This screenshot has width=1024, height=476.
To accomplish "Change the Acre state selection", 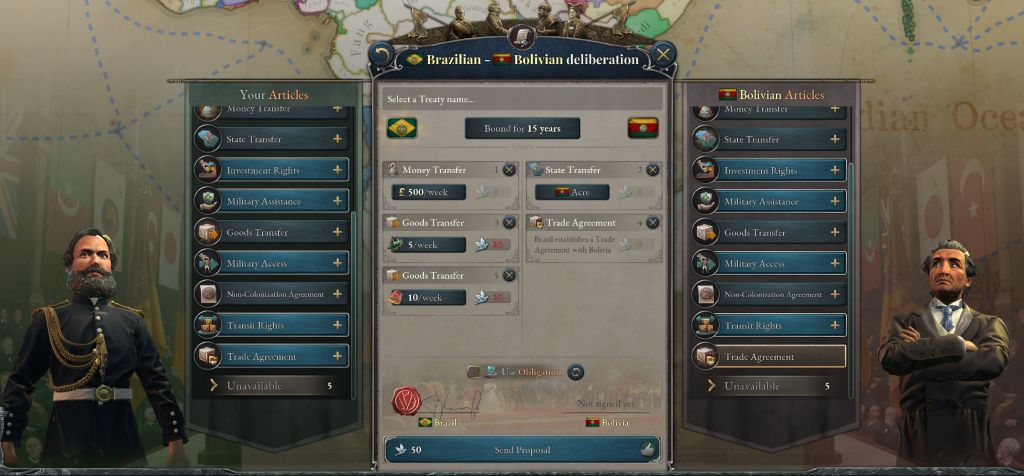I will point(572,192).
